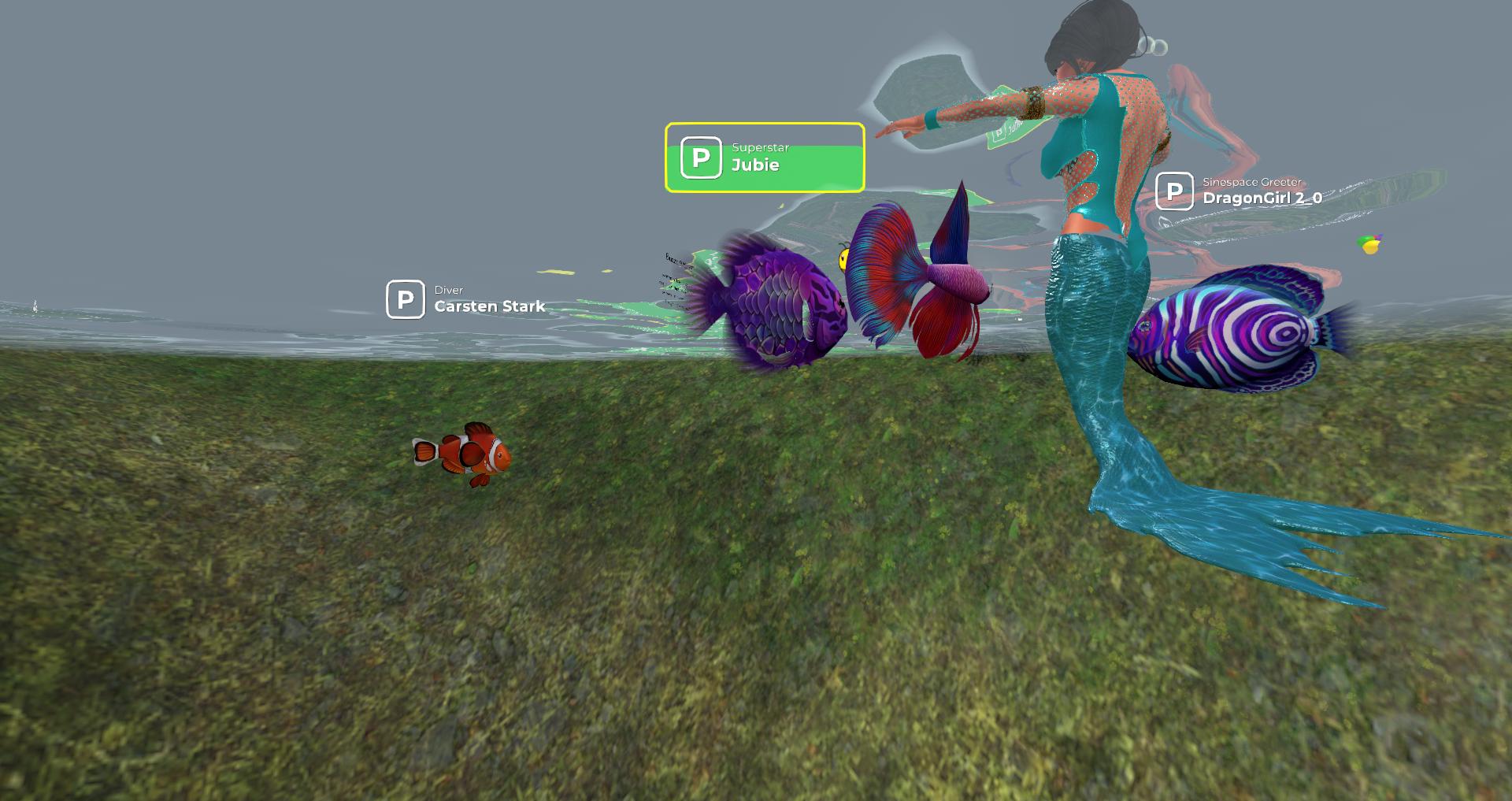Open DragonGirl 2_0's Sinespace Greeter nameplate
The width and height of the screenshot is (1512, 801).
click(1240, 192)
